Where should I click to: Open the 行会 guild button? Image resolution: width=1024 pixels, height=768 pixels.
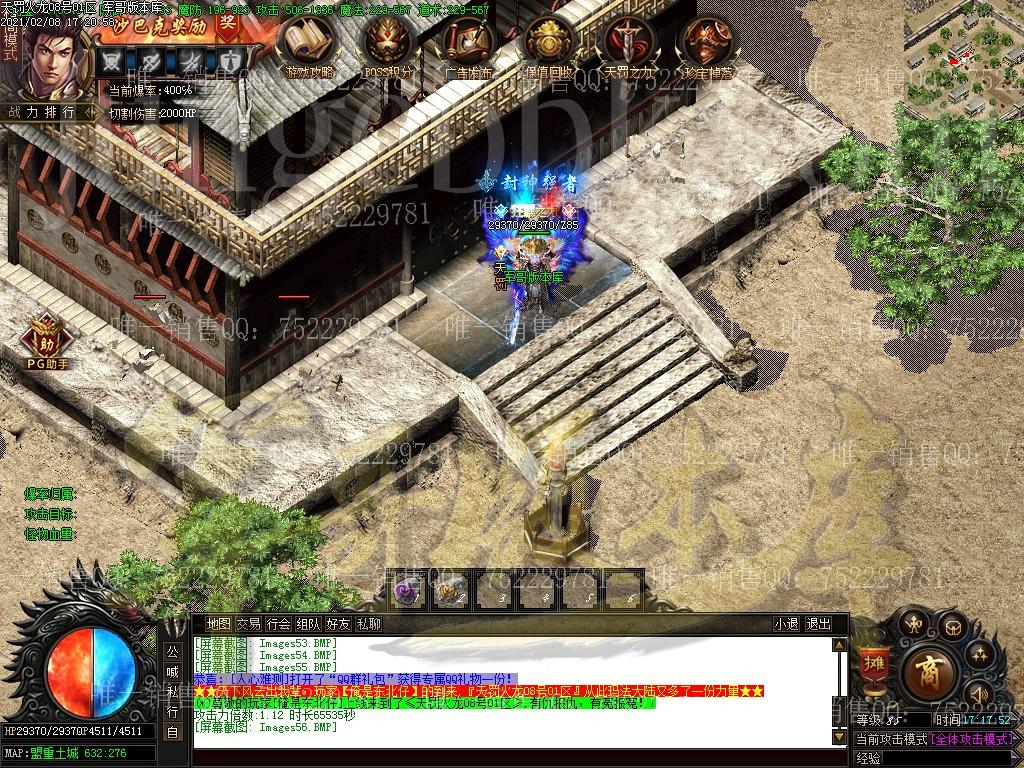(x=278, y=624)
